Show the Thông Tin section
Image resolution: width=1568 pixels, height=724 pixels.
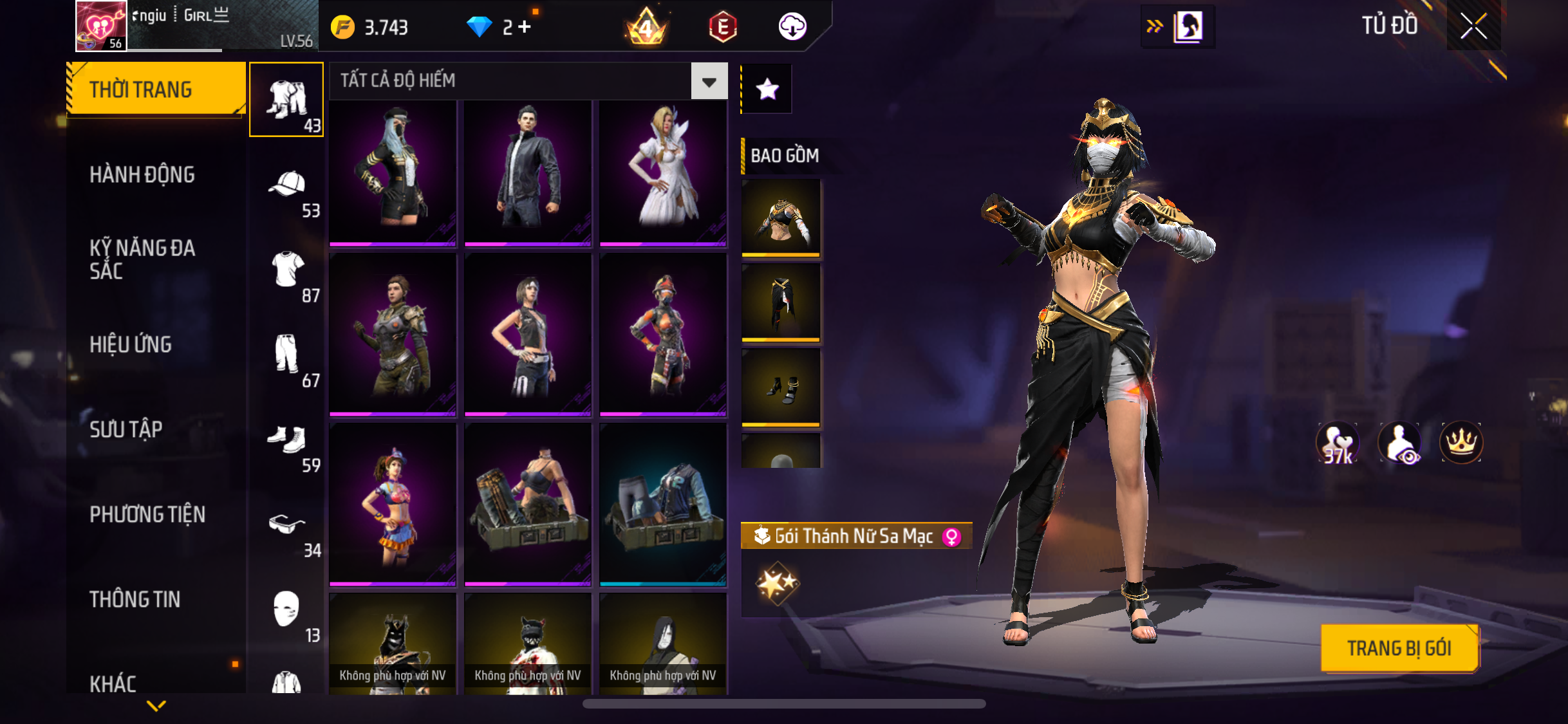point(135,599)
